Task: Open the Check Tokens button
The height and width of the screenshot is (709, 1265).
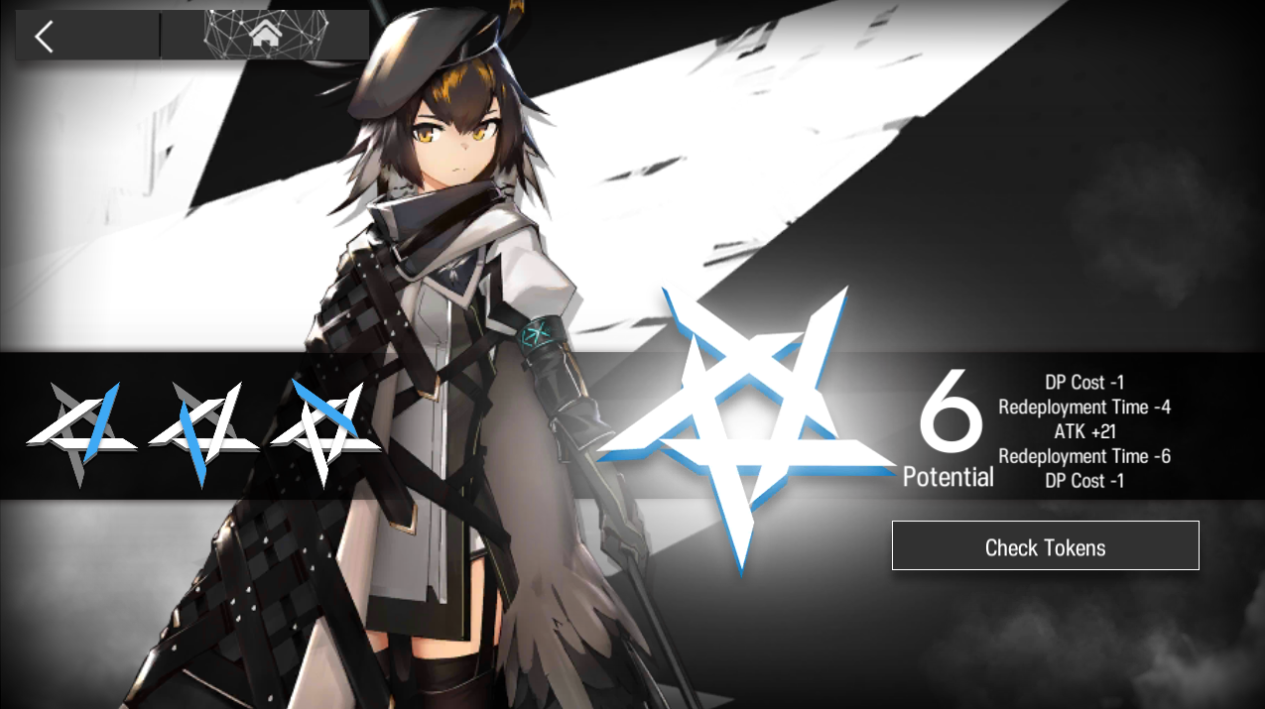Action: click(1045, 546)
